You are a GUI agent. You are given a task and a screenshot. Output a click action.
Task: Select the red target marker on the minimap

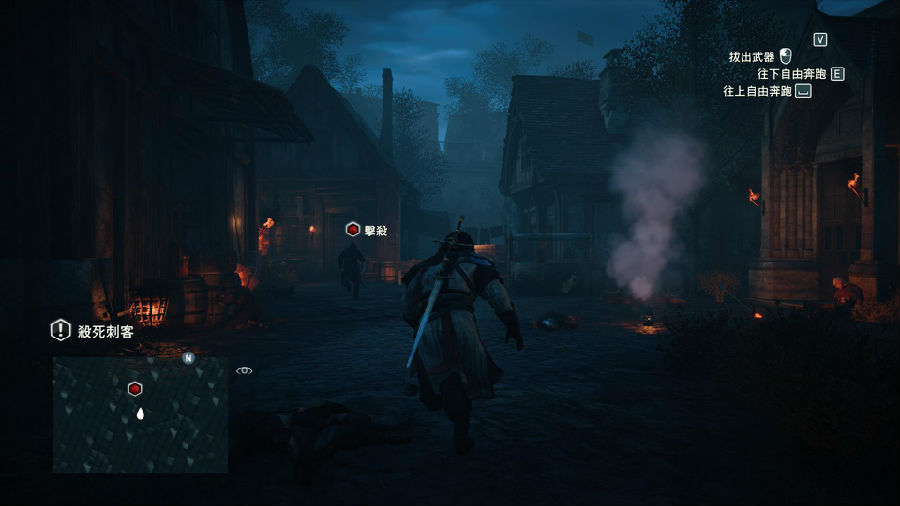coord(135,389)
